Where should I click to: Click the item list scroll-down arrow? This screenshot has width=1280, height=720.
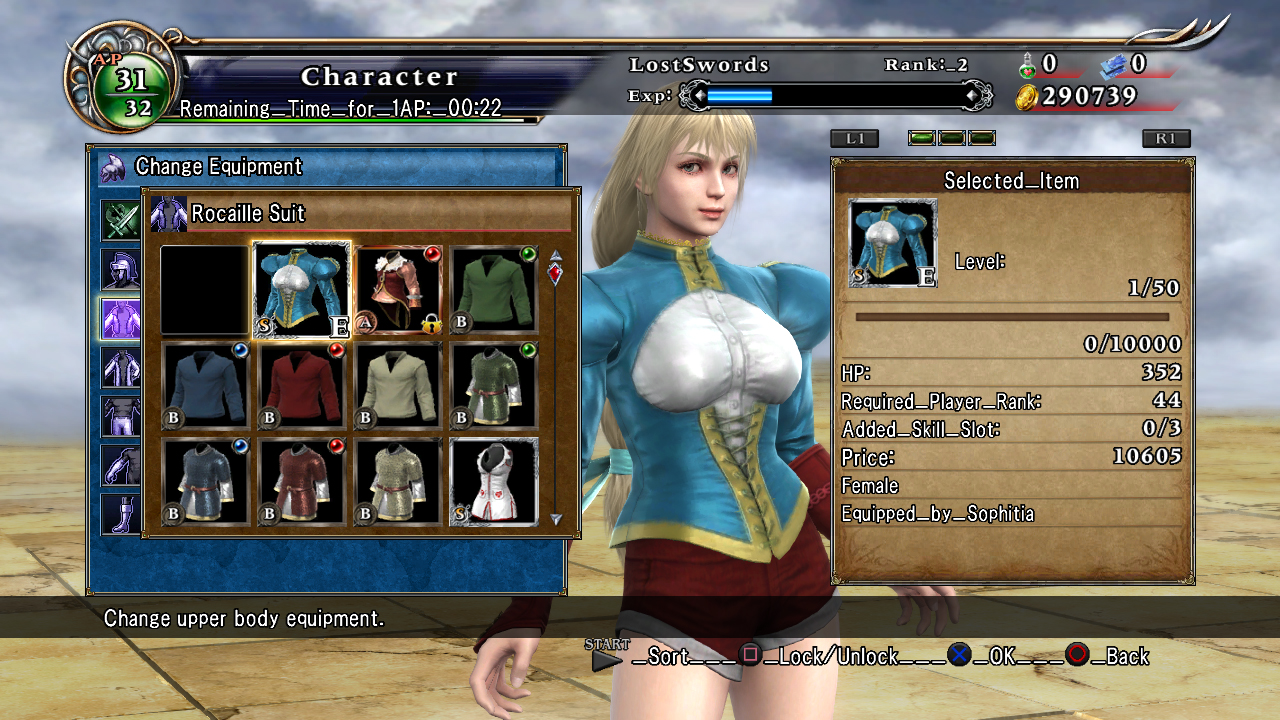[x=556, y=519]
